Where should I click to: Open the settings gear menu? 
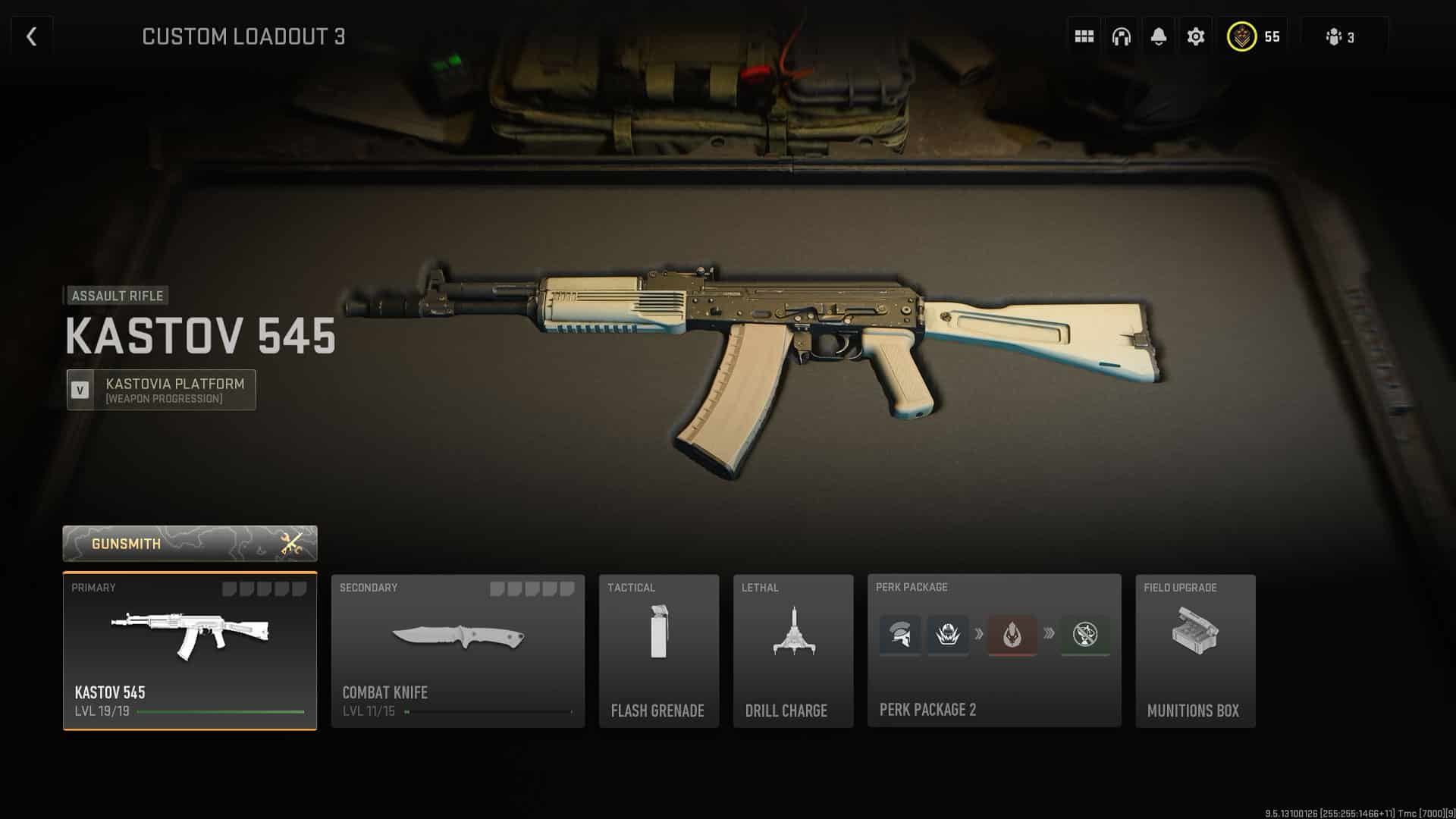click(1195, 36)
